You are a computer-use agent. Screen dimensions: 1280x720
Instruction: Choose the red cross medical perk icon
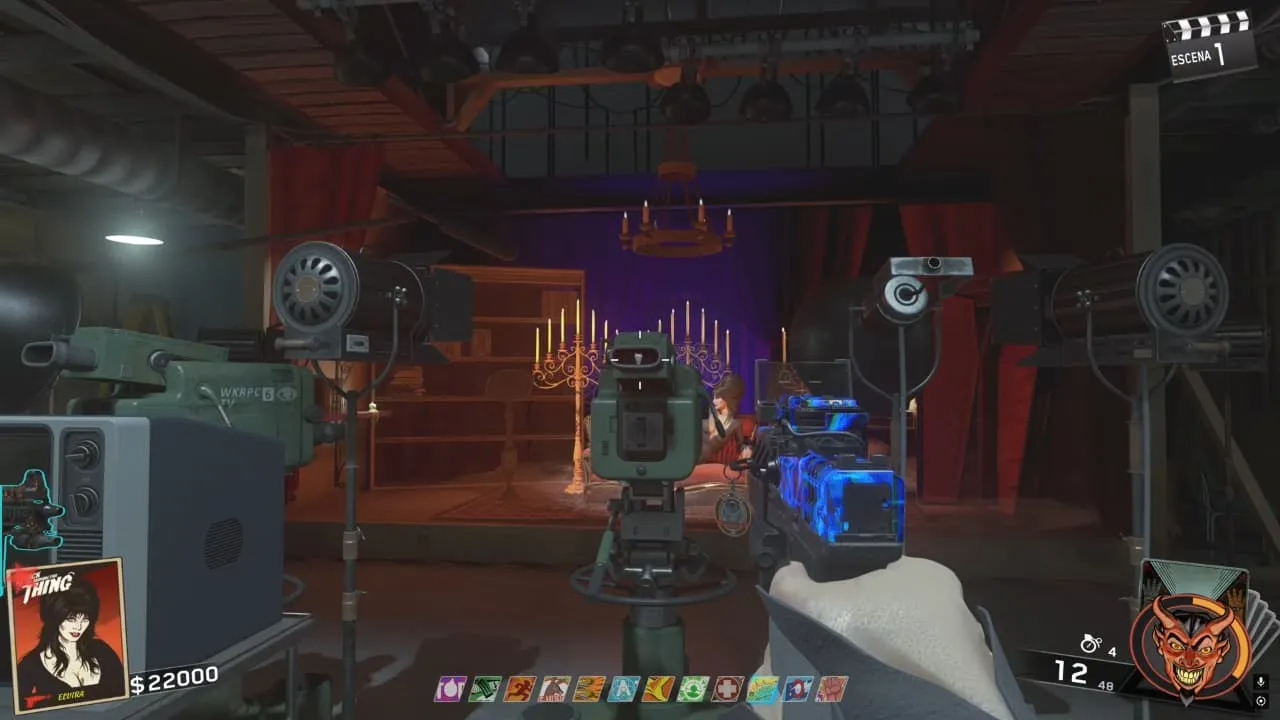727,688
